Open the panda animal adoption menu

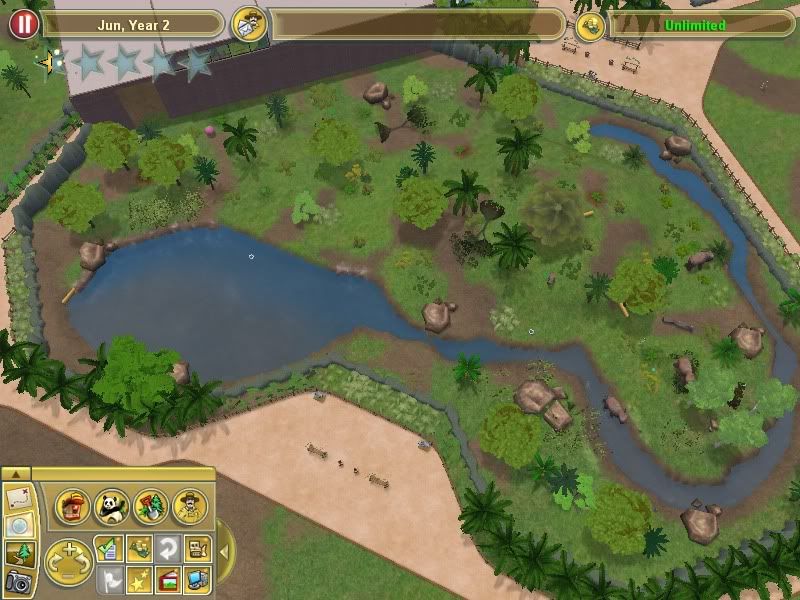tap(111, 507)
